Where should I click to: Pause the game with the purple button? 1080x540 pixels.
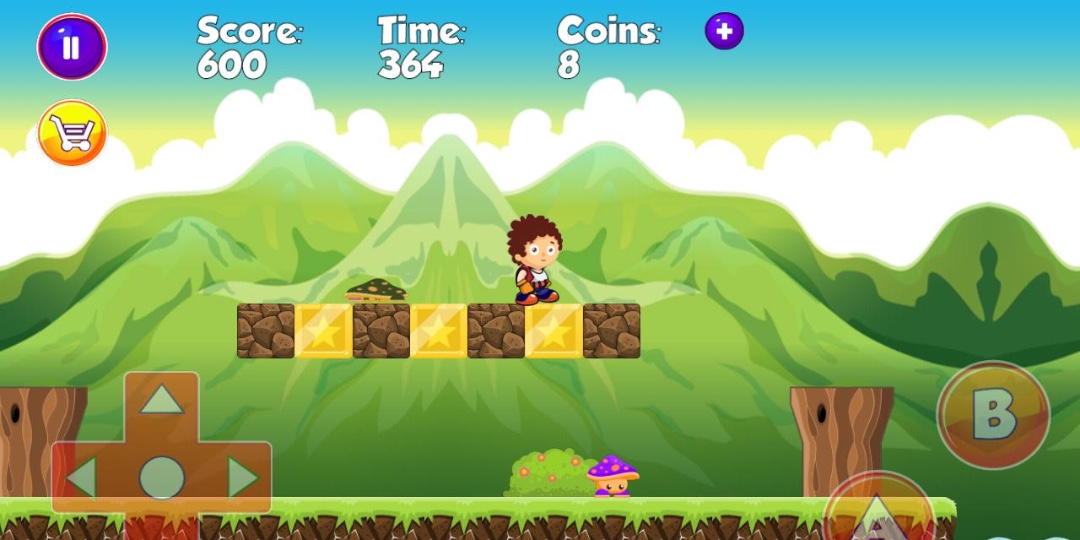(72, 47)
